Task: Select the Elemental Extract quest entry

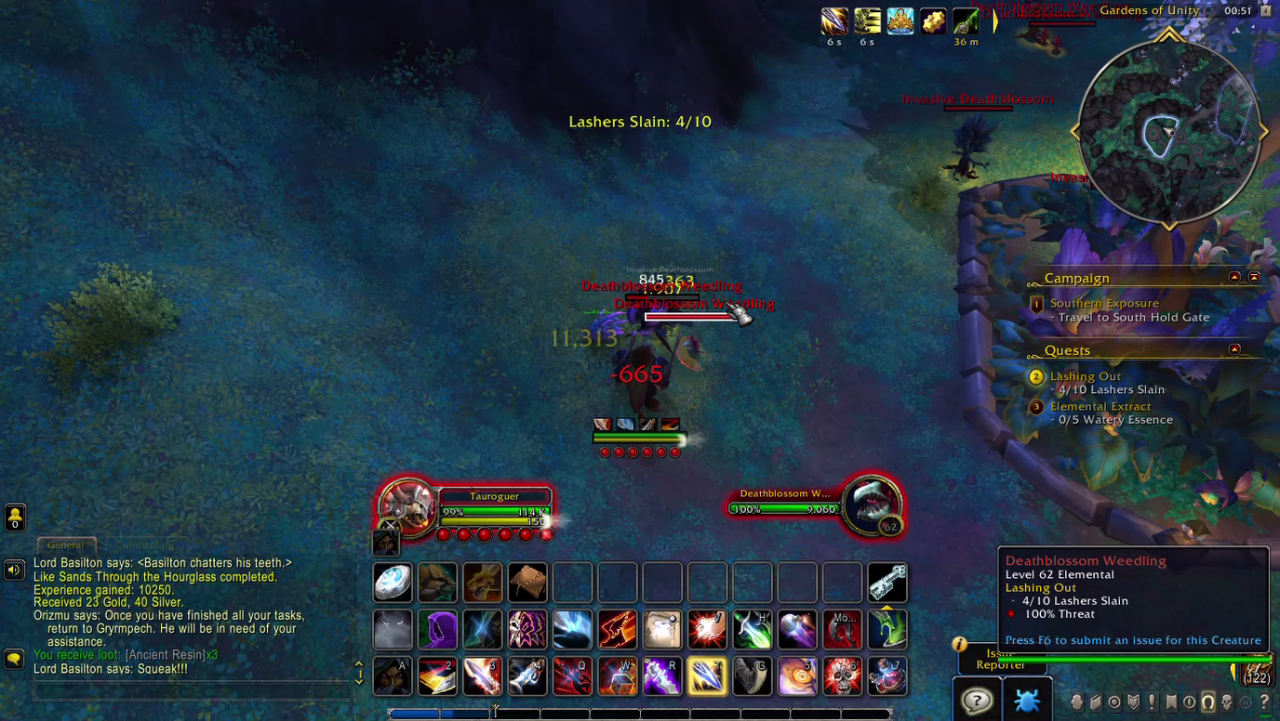Action: (x=1100, y=407)
